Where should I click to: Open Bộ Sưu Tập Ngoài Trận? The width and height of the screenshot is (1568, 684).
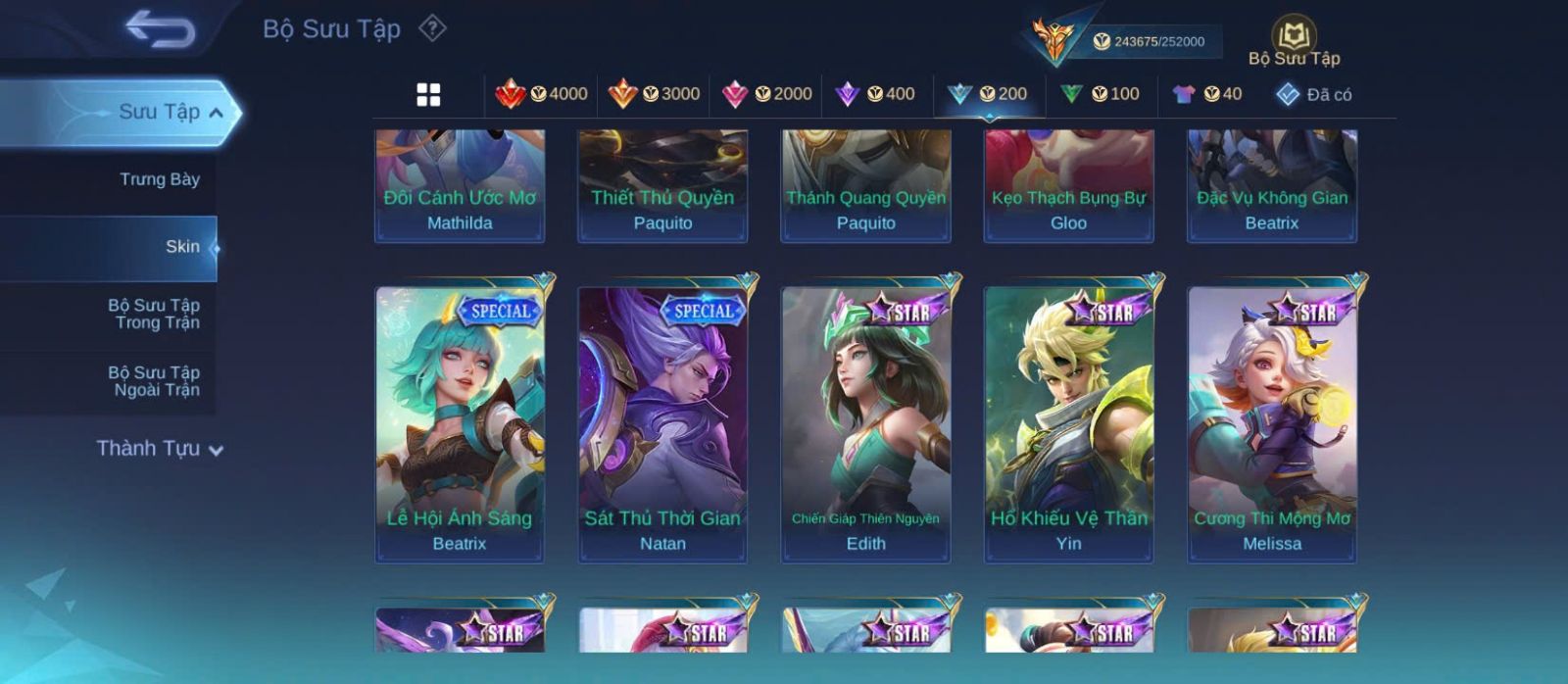click(x=153, y=381)
